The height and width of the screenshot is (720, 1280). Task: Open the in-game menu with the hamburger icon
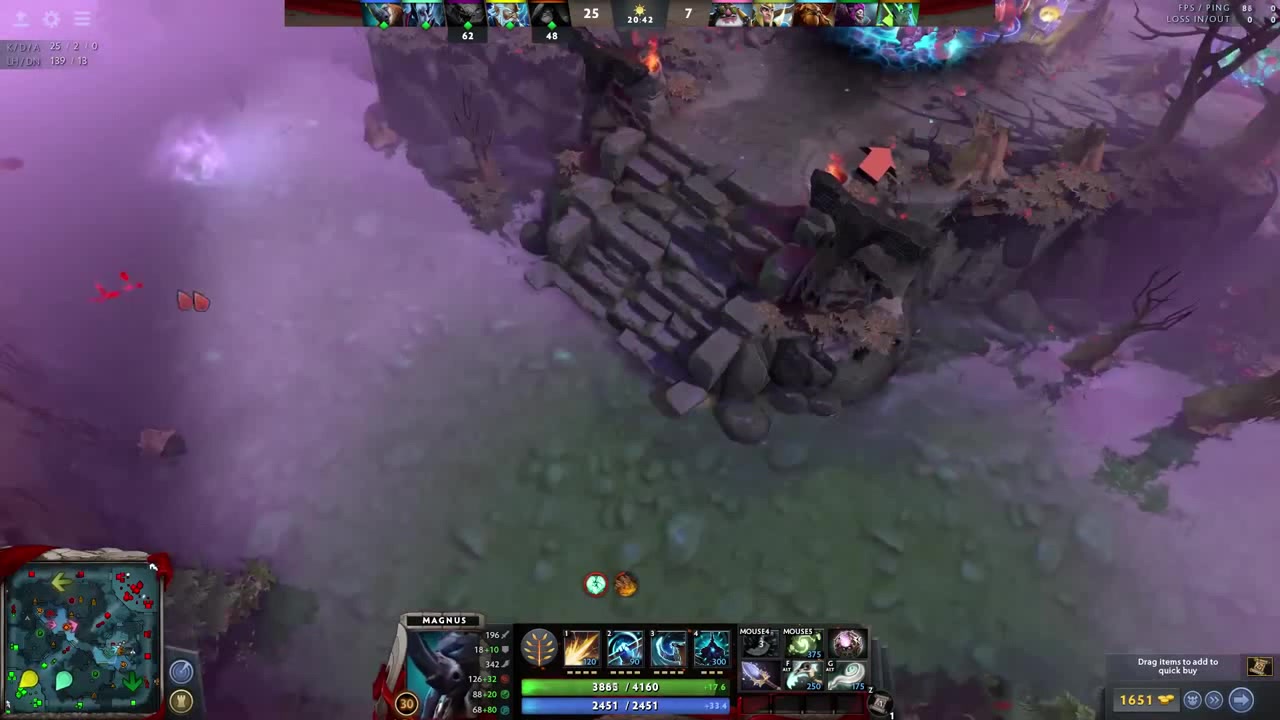[82, 18]
